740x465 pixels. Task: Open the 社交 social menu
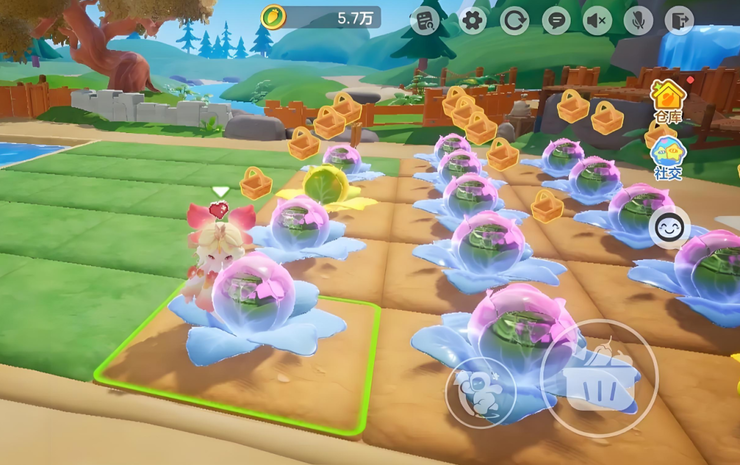[x=668, y=157]
